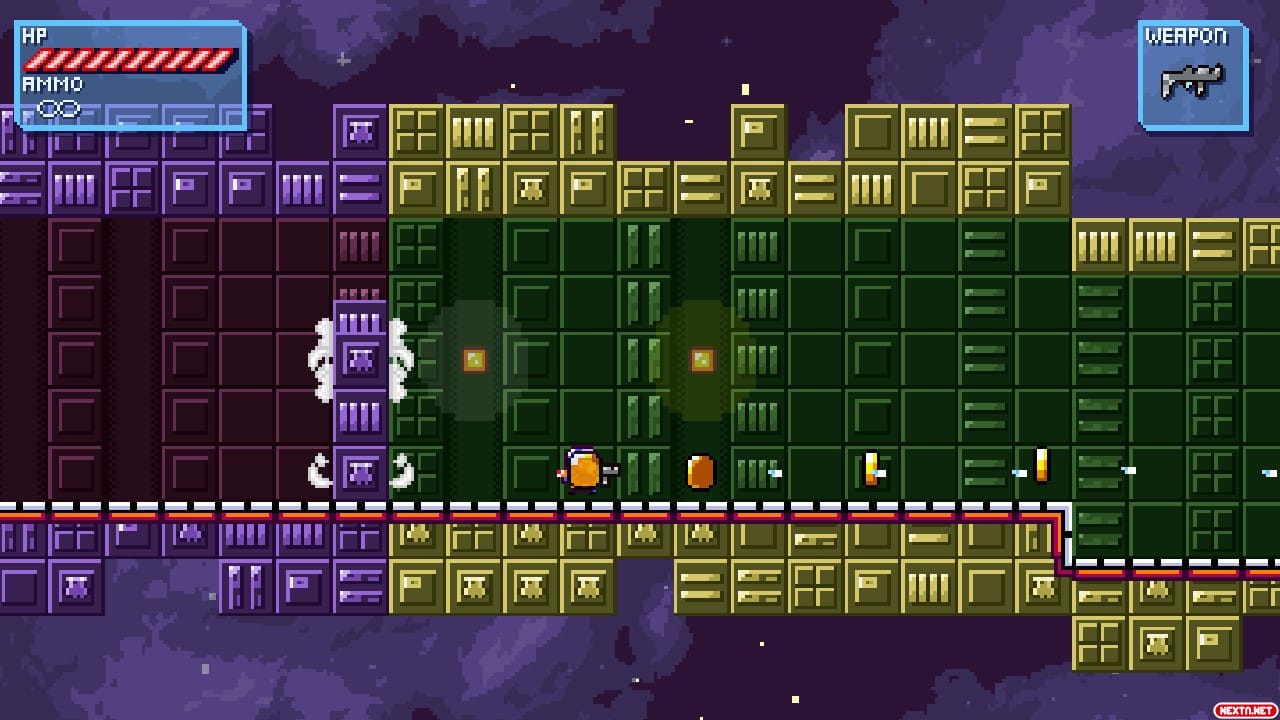Expand the HP status panel in the top-left

[x=128, y=65]
